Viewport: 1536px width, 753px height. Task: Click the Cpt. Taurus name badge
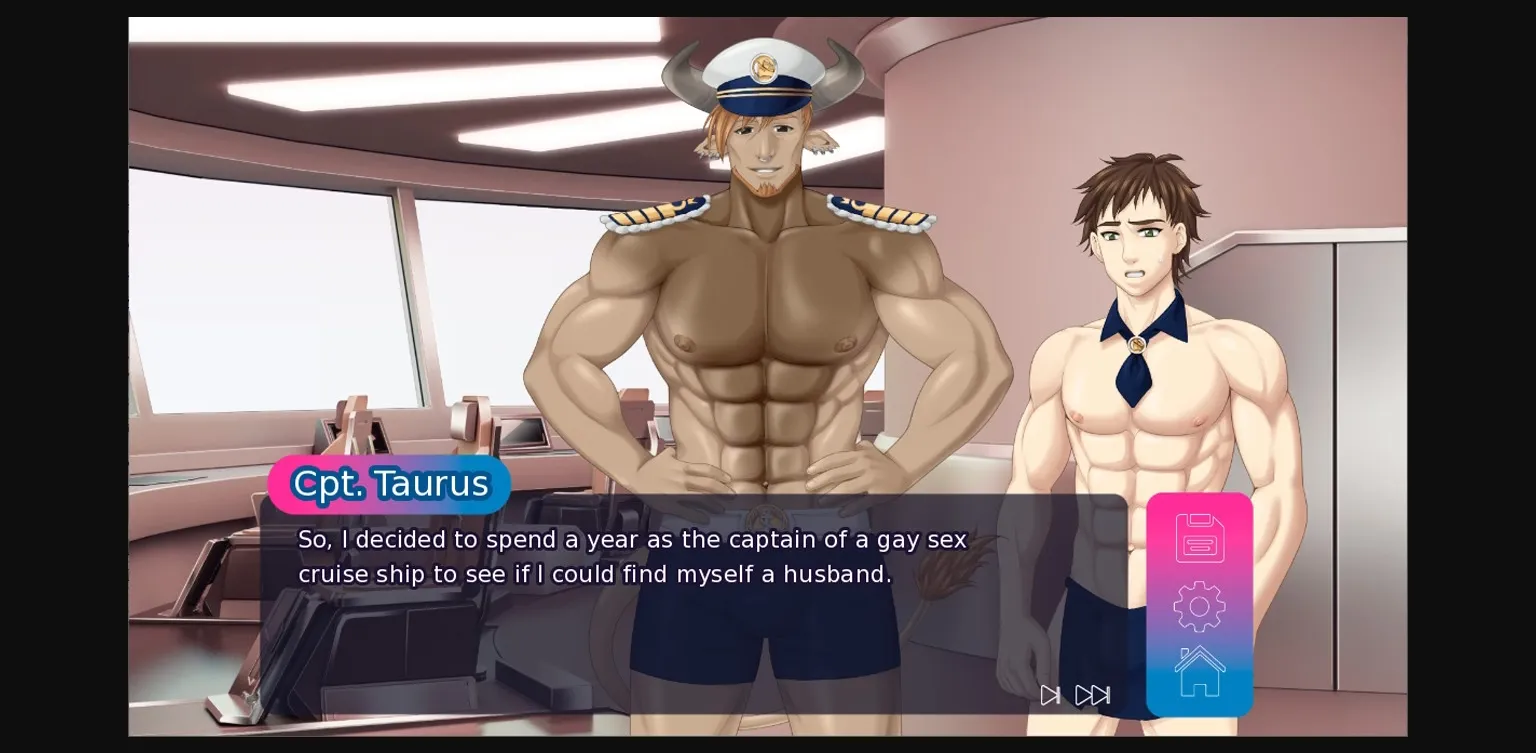390,484
